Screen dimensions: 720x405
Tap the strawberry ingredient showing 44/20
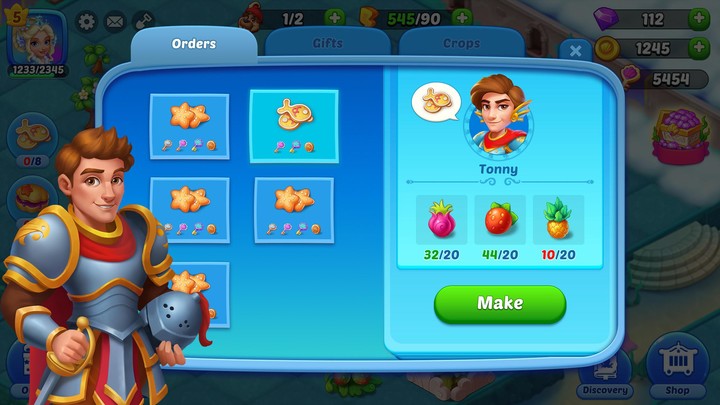(501, 222)
